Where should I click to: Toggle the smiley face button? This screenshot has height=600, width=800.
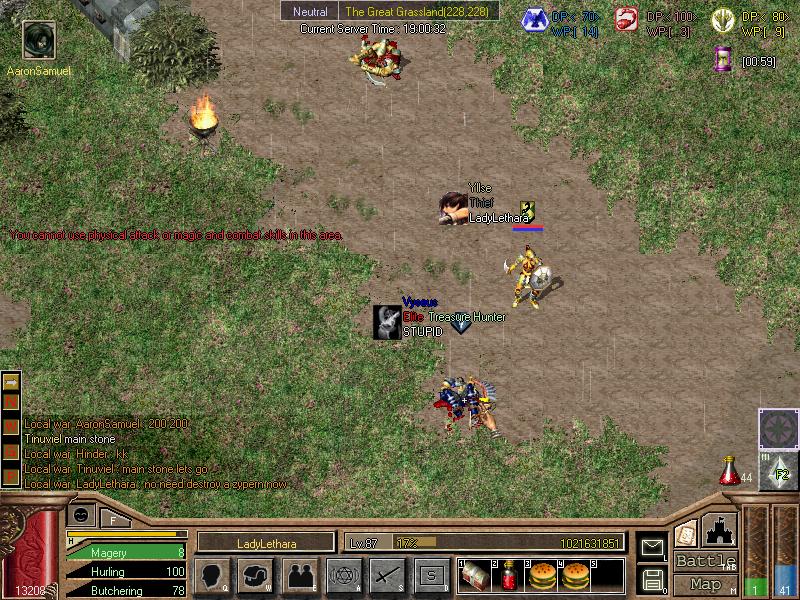tap(81, 515)
